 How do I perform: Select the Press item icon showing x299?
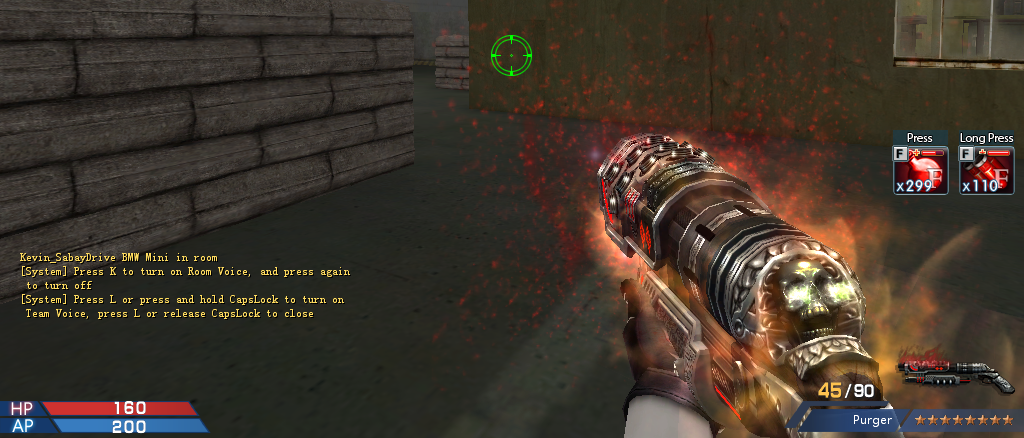[919, 170]
